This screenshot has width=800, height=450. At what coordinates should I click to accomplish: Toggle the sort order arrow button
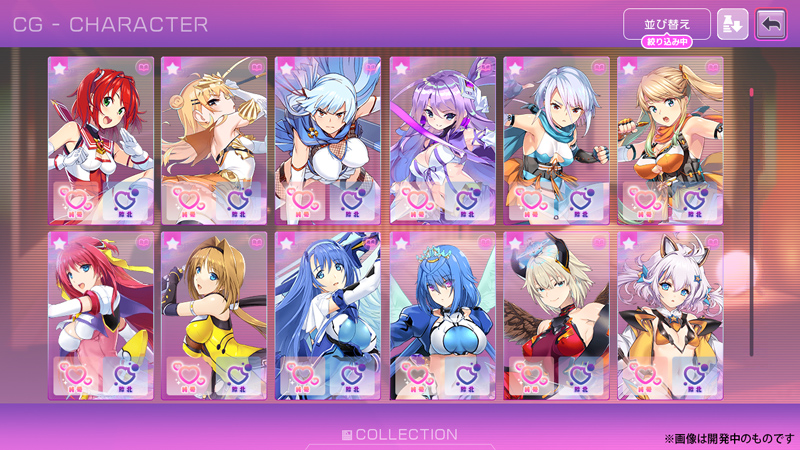[x=732, y=24]
